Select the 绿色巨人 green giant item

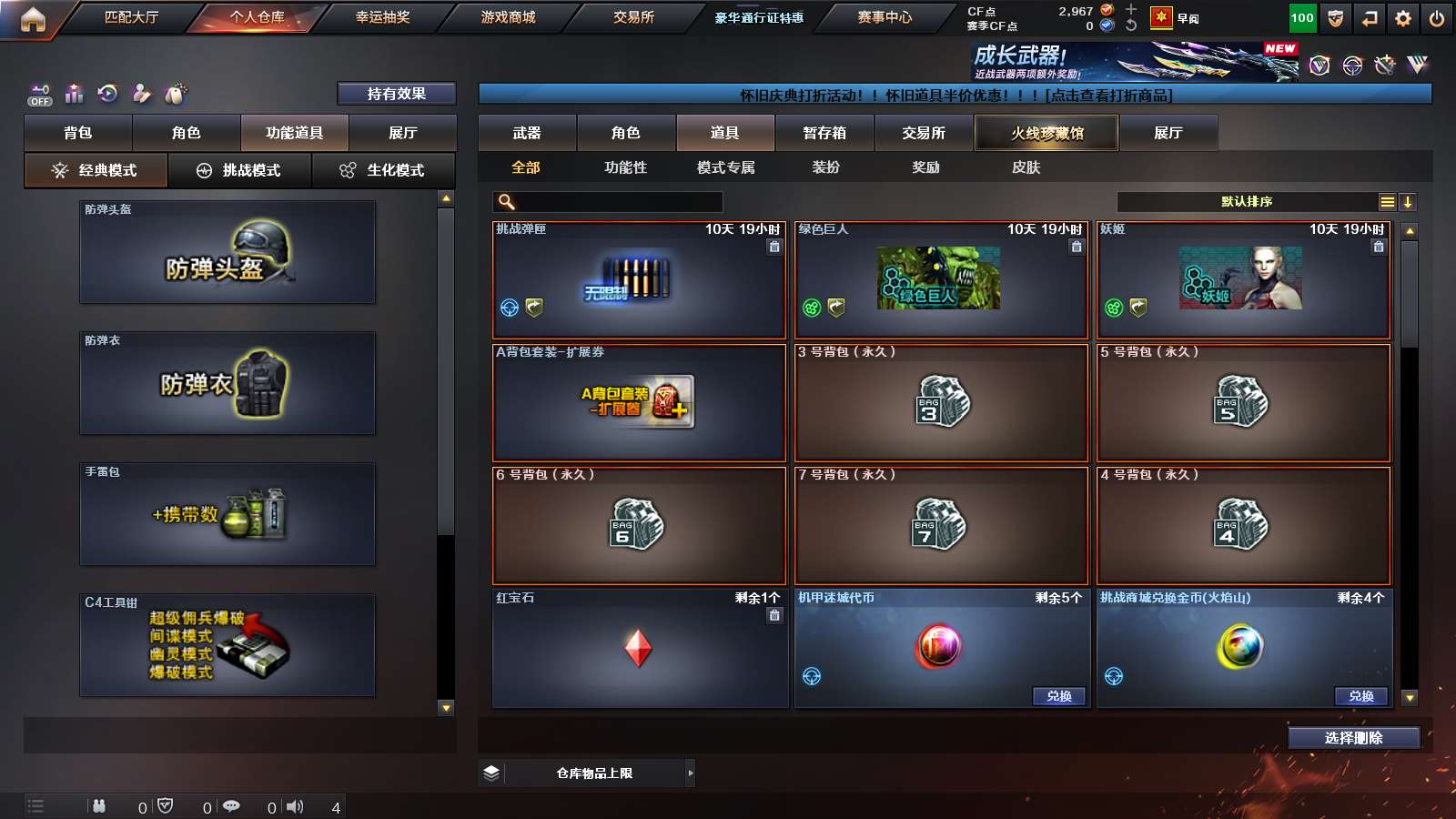(x=941, y=280)
